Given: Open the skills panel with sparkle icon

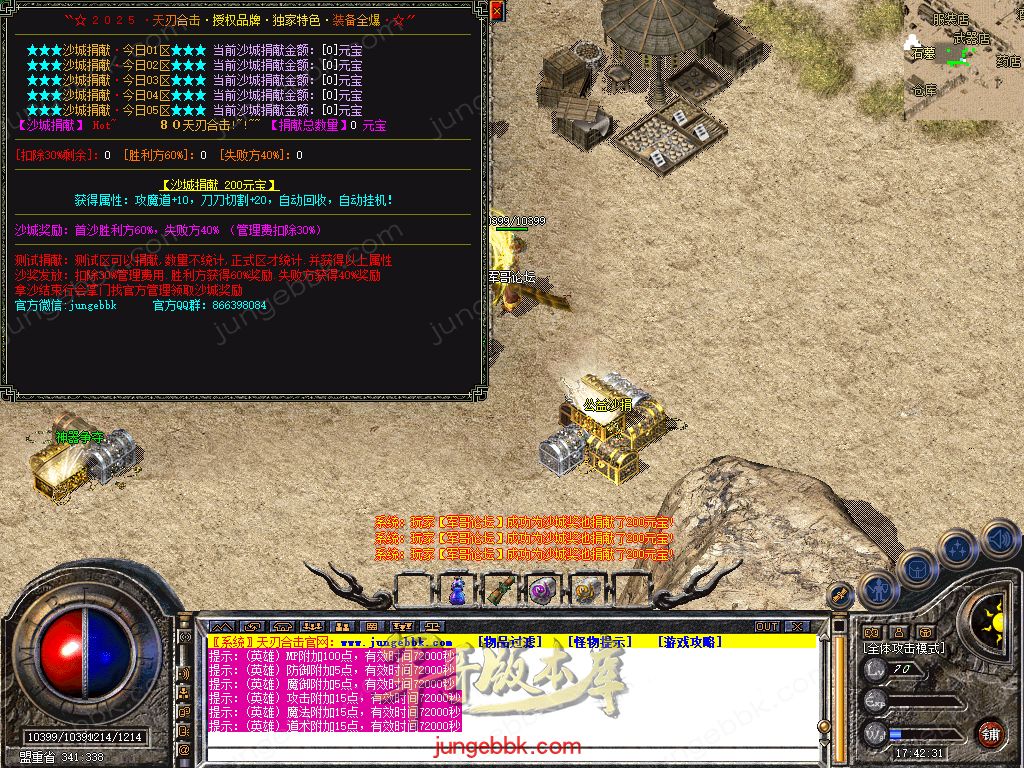Looking at the screenshot, I should click(958, 547).
